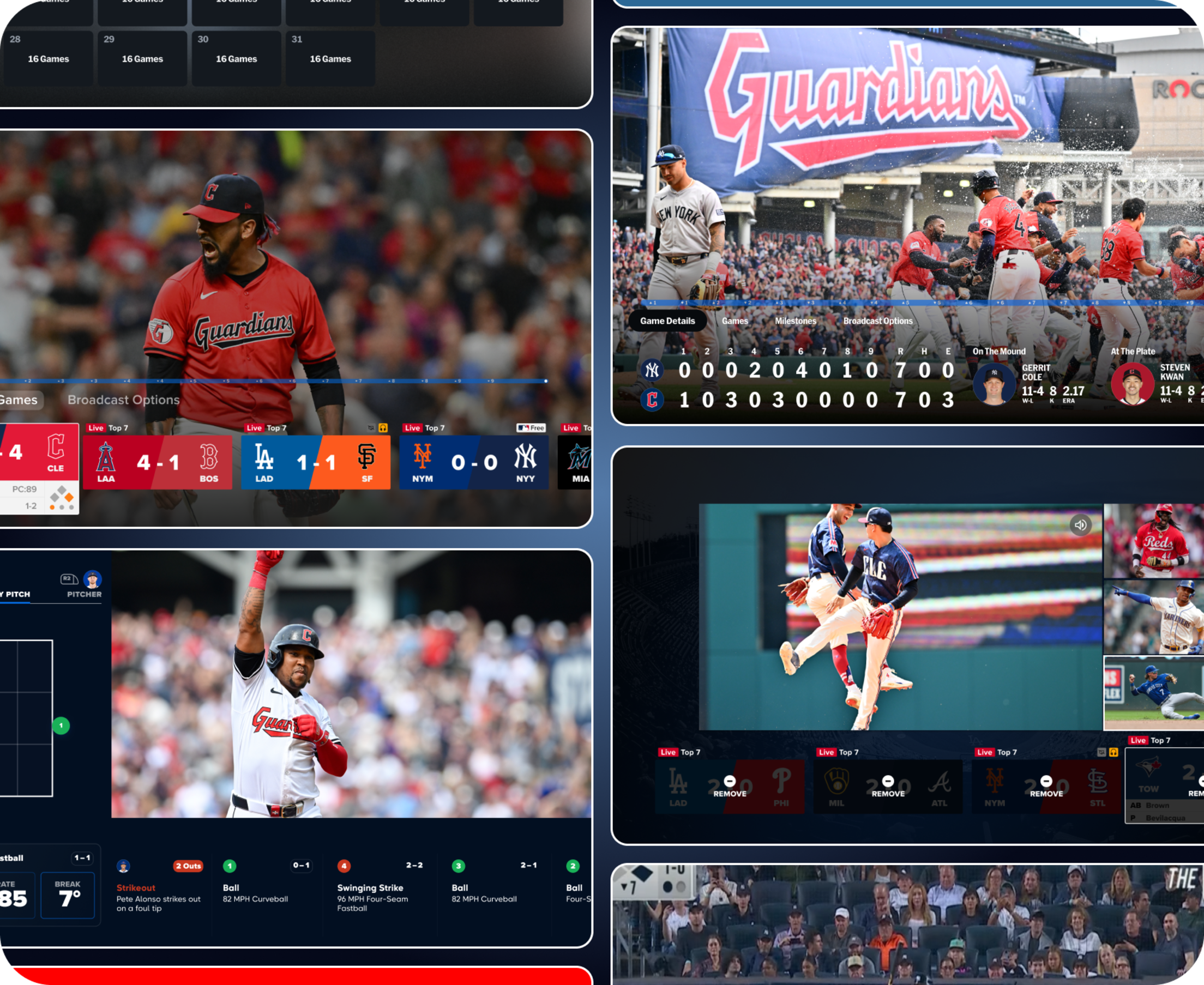The width and height of the screenshot is (1204, 985).
Task: Select the LAA vs BOS live game tile
Action: (x=157, y=462)
